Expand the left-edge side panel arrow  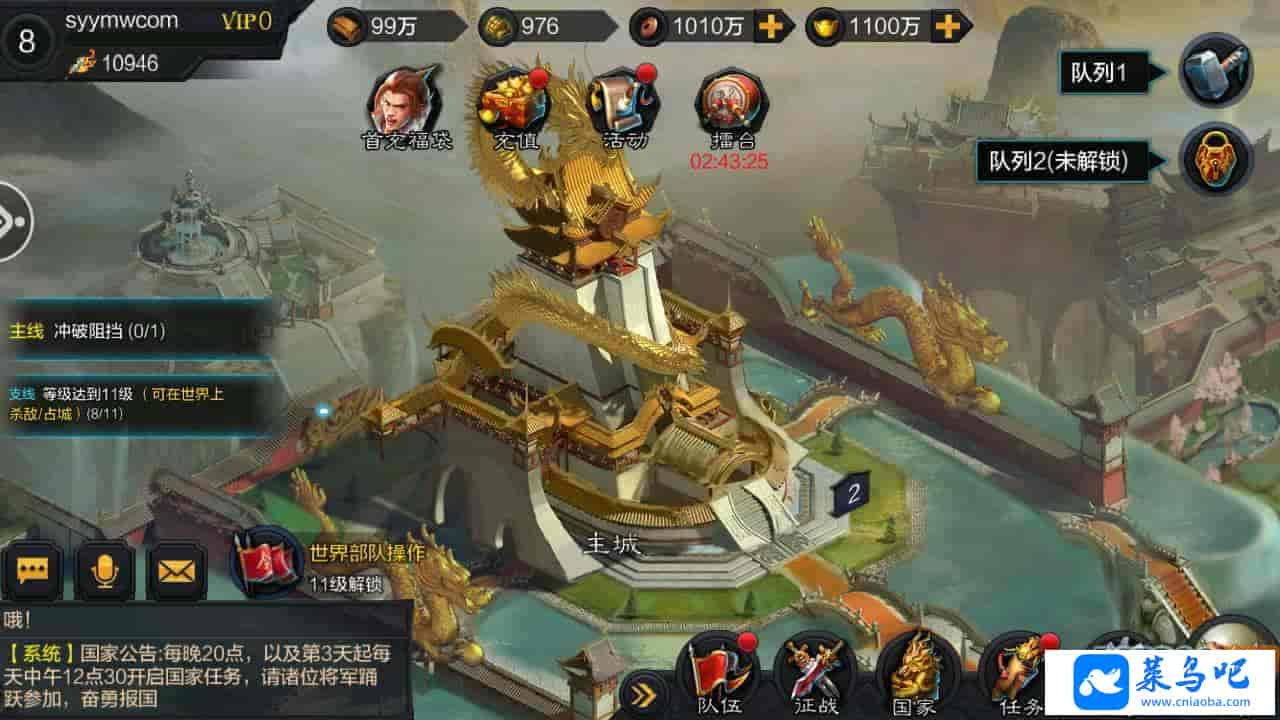point(12,222)
